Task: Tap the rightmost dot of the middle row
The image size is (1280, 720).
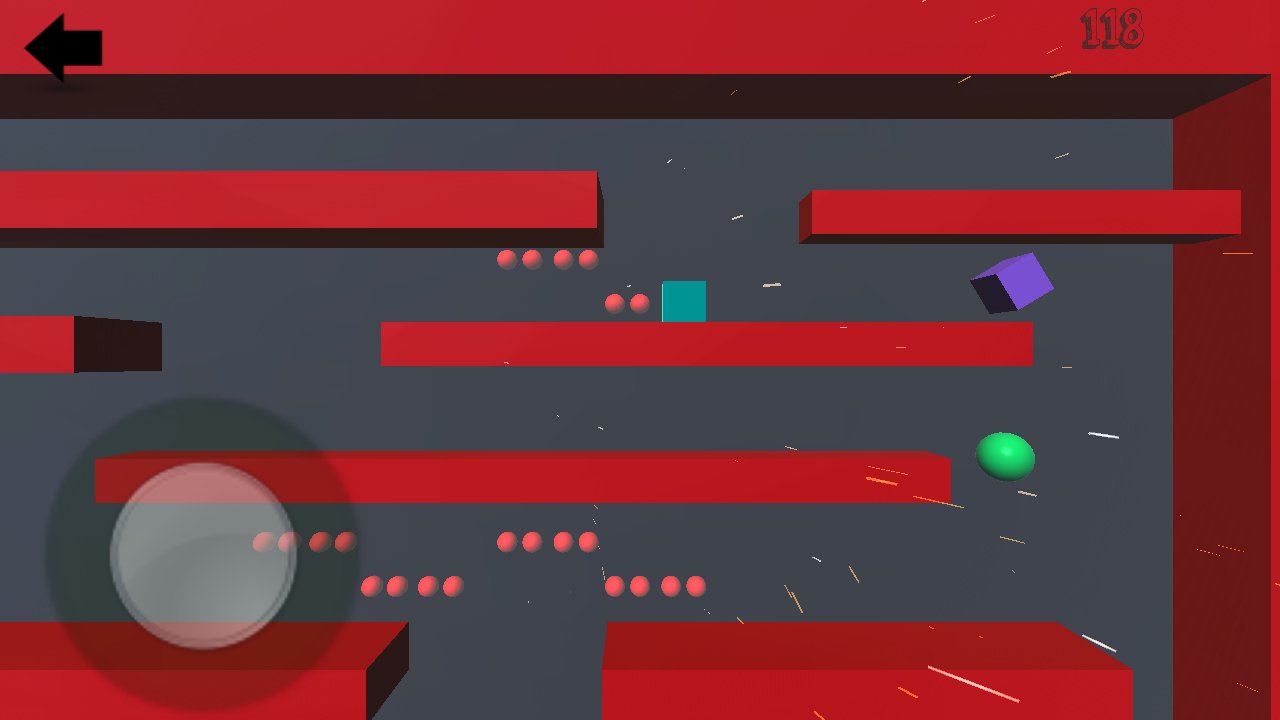Action: [x=586, y=540]
